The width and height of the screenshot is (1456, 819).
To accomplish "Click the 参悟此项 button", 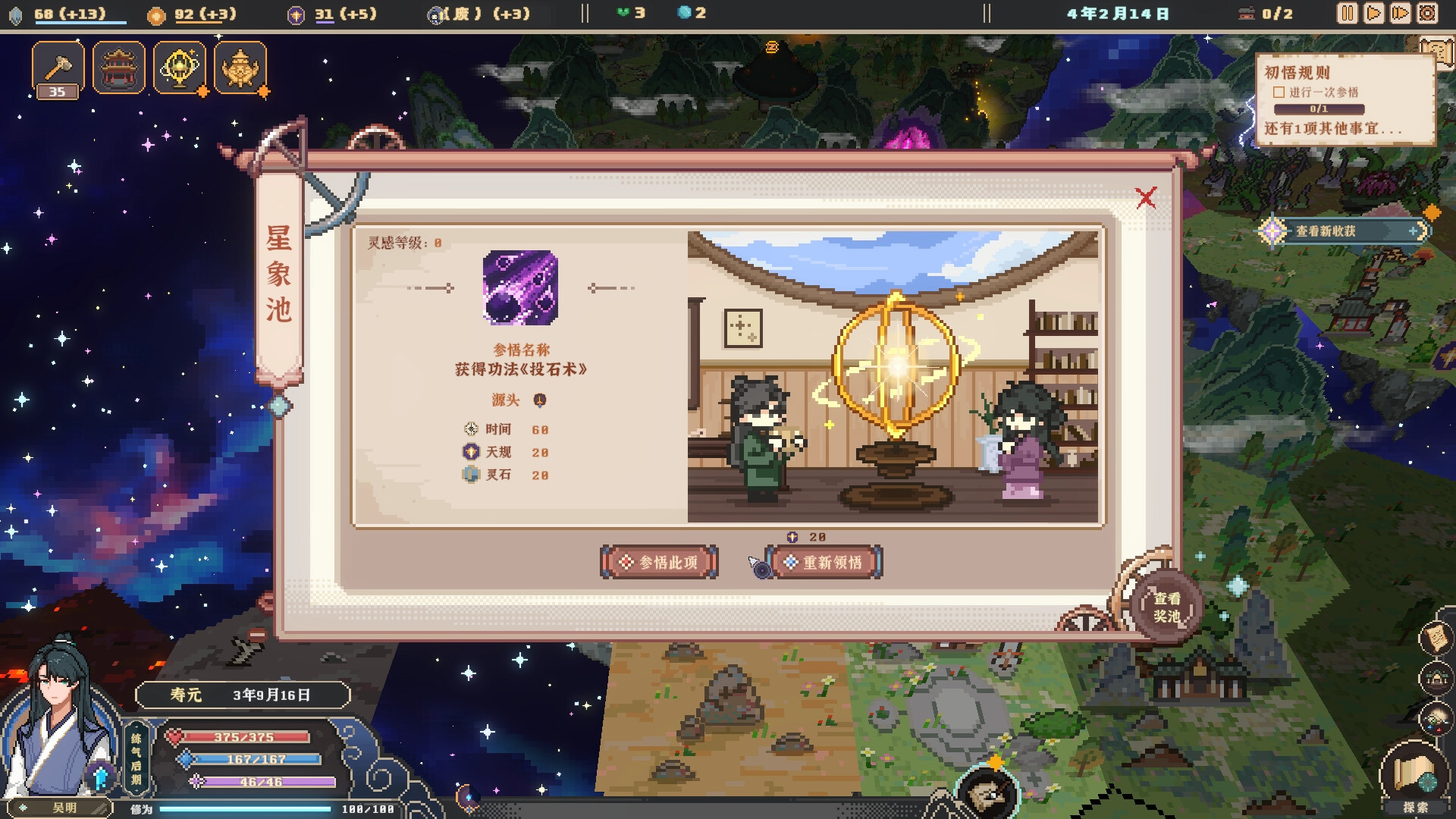I will point(659,562).
